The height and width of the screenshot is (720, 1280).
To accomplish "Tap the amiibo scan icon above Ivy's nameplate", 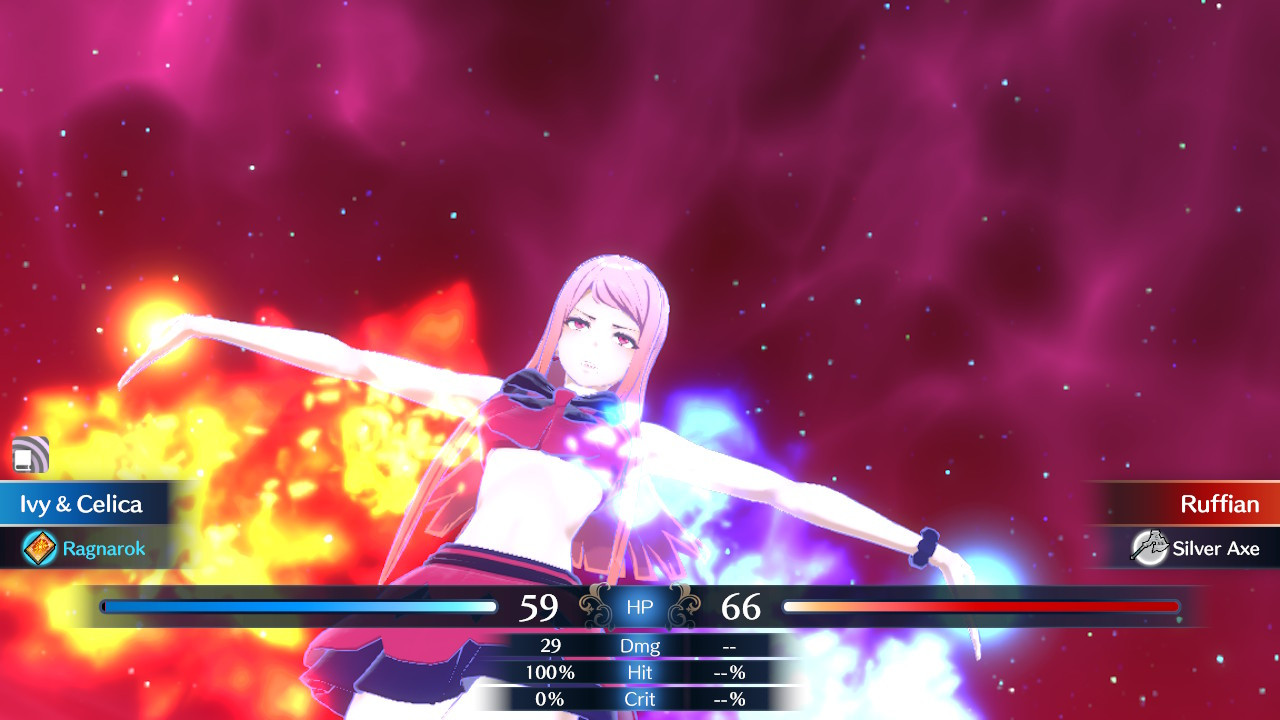I will coord(30,455).
